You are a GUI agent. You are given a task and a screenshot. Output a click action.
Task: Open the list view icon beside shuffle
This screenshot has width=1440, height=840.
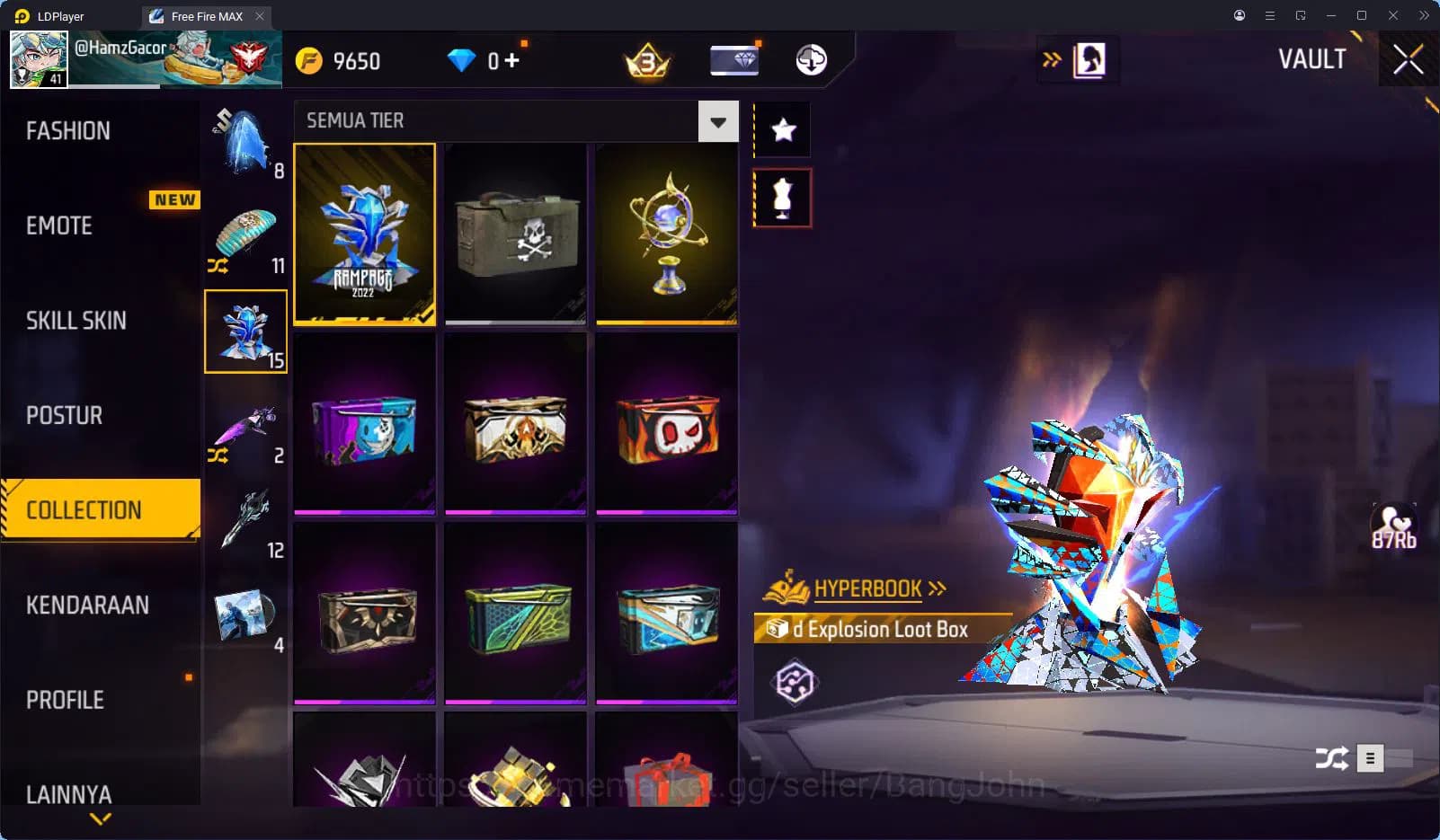1372,758
